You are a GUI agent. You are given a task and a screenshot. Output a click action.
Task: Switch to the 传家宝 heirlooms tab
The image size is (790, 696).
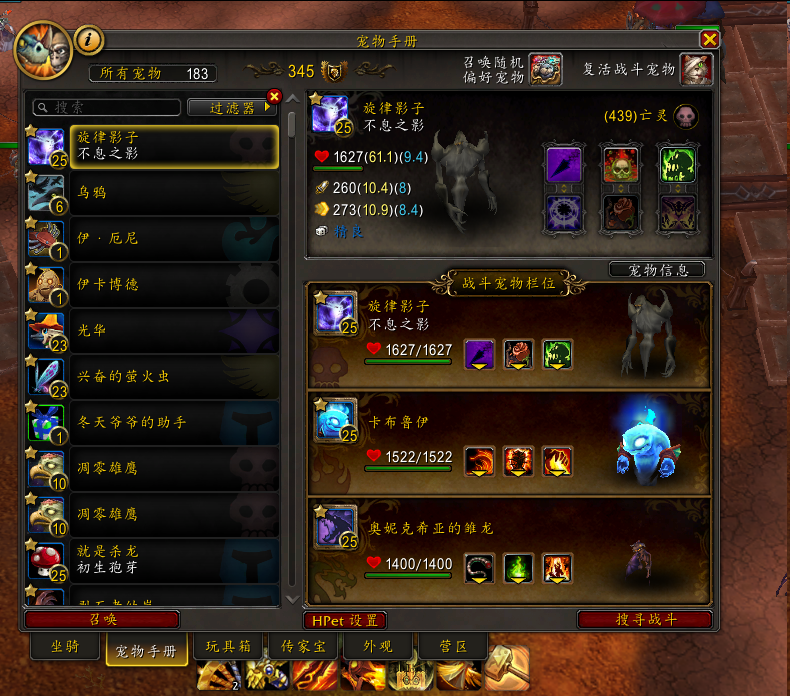coord(304,646)
